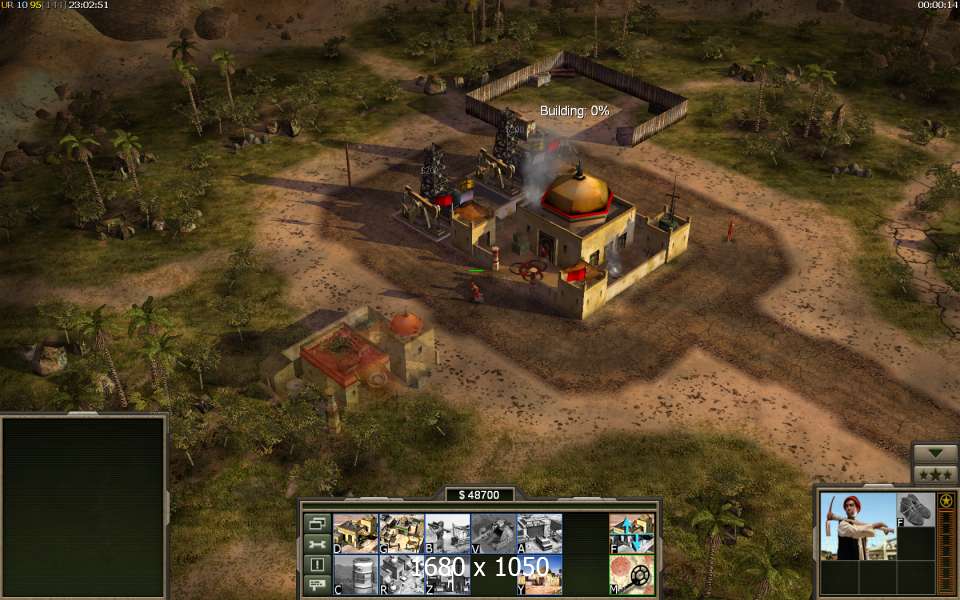Click the signpost button on the command bar
The image size is (960, 600).
coord(317,586)
